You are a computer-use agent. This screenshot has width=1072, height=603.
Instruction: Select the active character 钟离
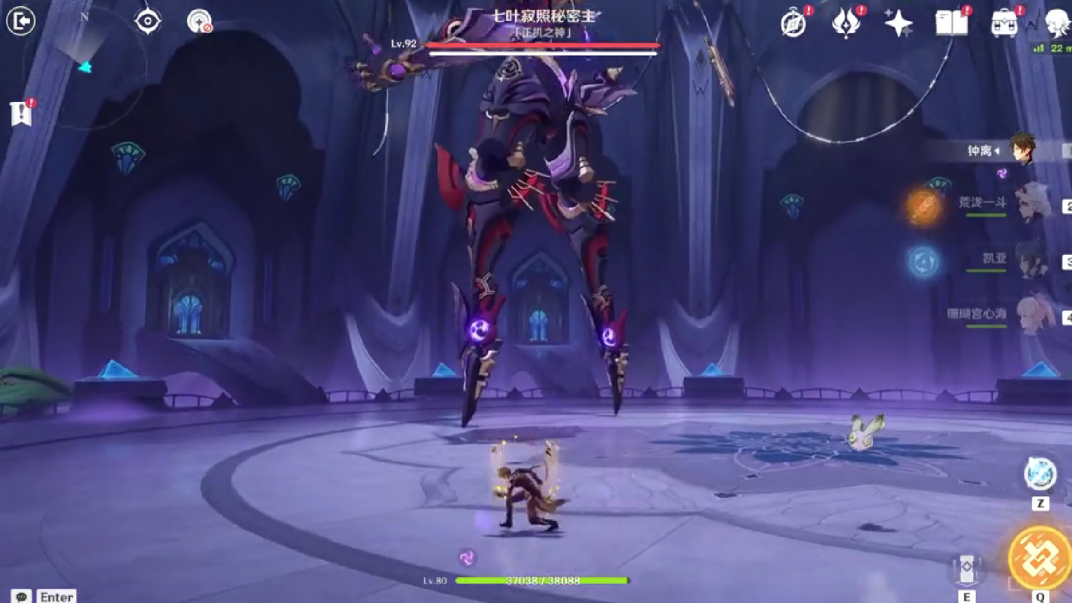coord(1020,150)
